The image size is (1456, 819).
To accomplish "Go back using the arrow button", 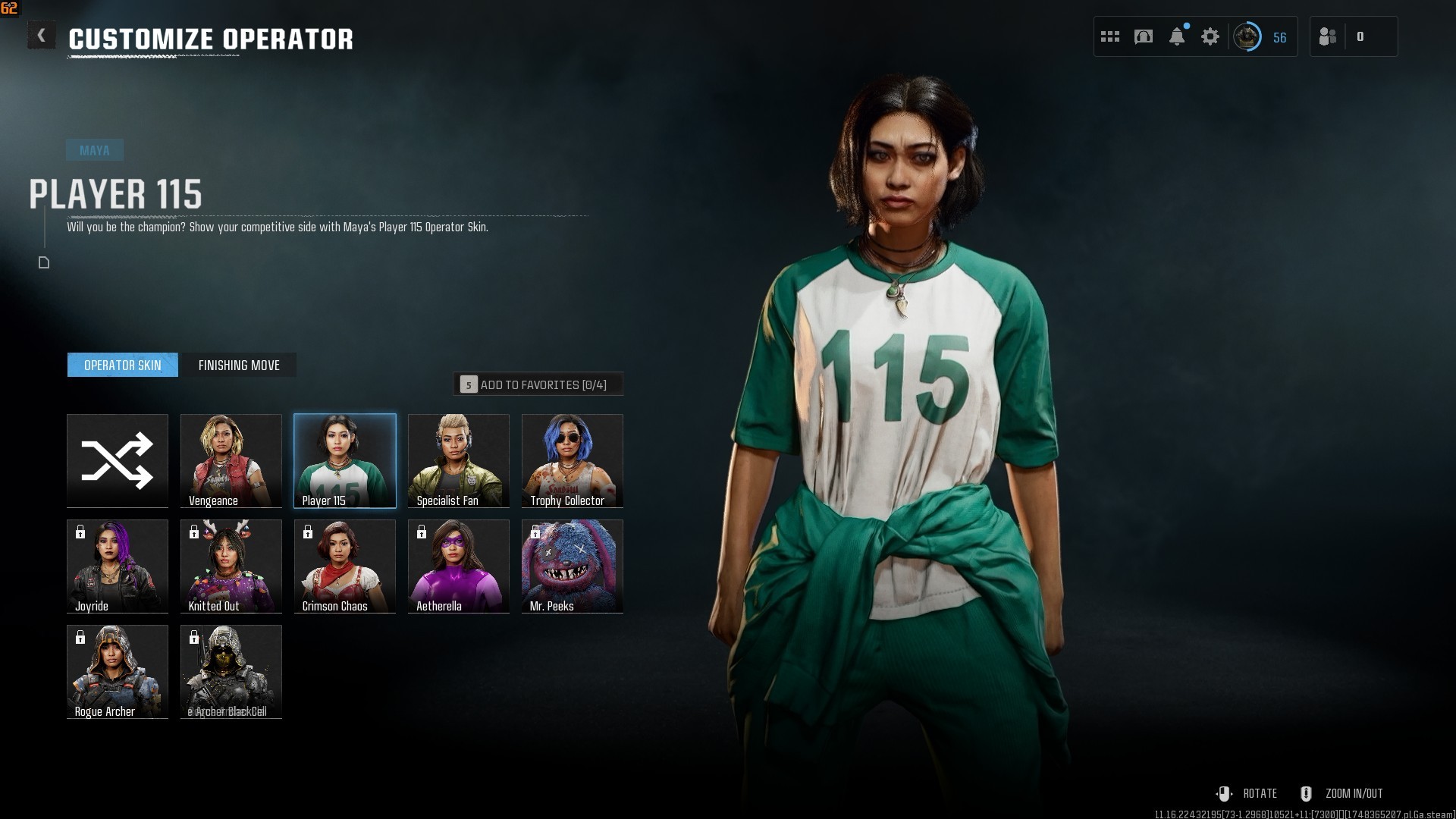I will [42, 36].
